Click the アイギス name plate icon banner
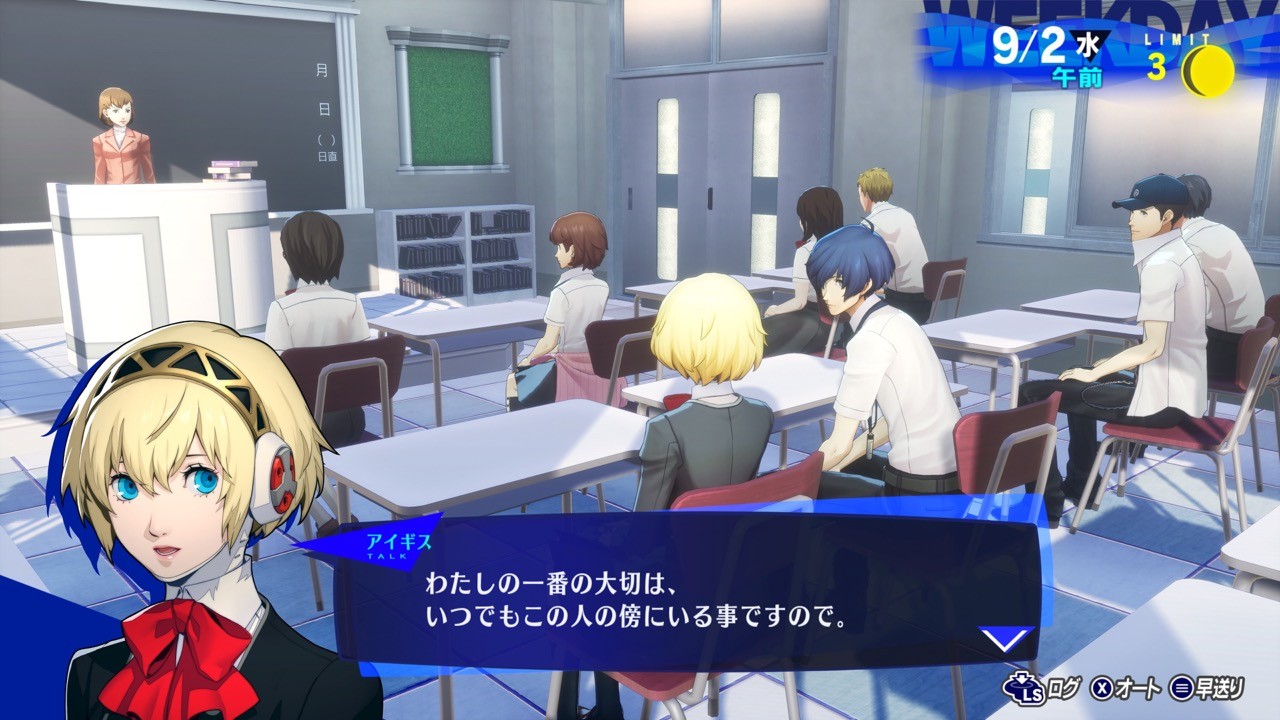Image resolution: width=1280 pixels, height=720 pixels. 400,540
